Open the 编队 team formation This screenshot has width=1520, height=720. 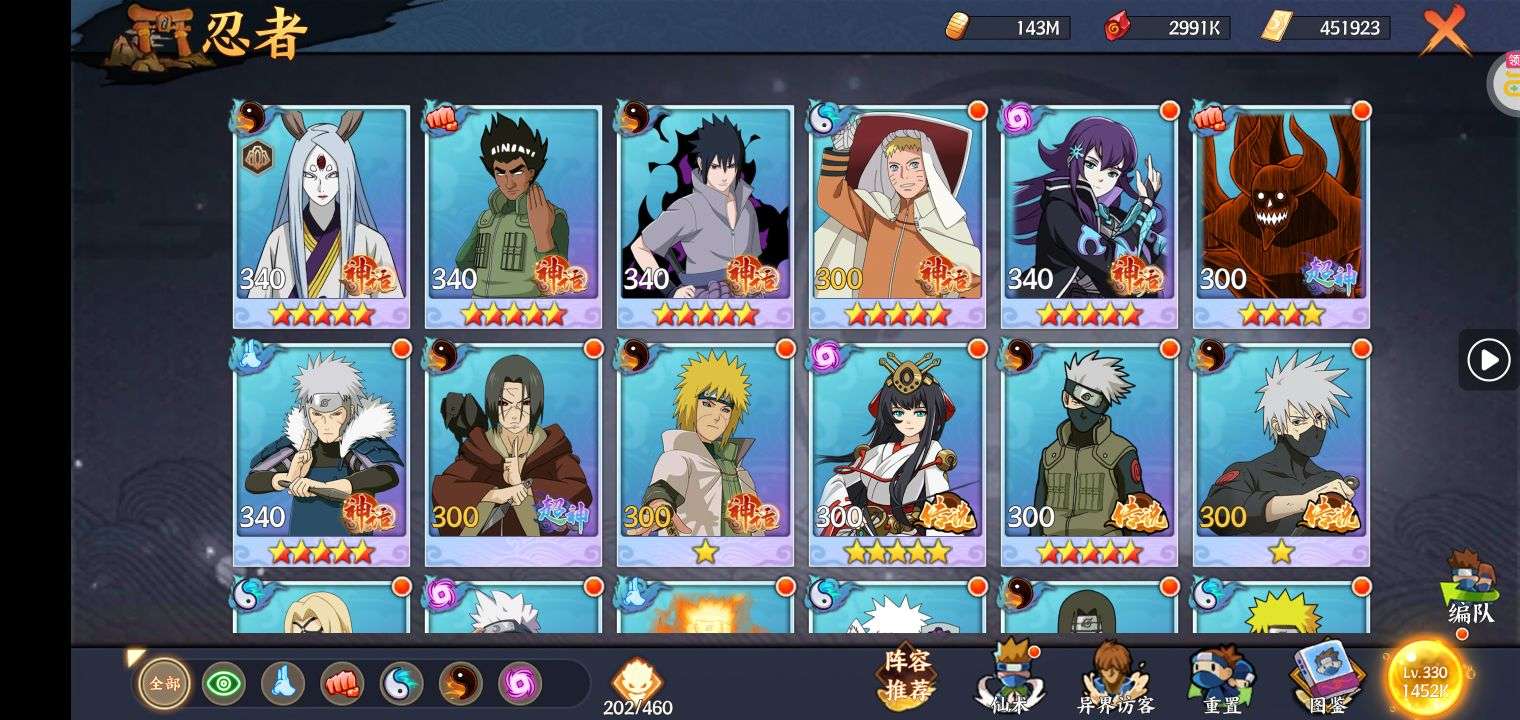(x=1471, y=590)
